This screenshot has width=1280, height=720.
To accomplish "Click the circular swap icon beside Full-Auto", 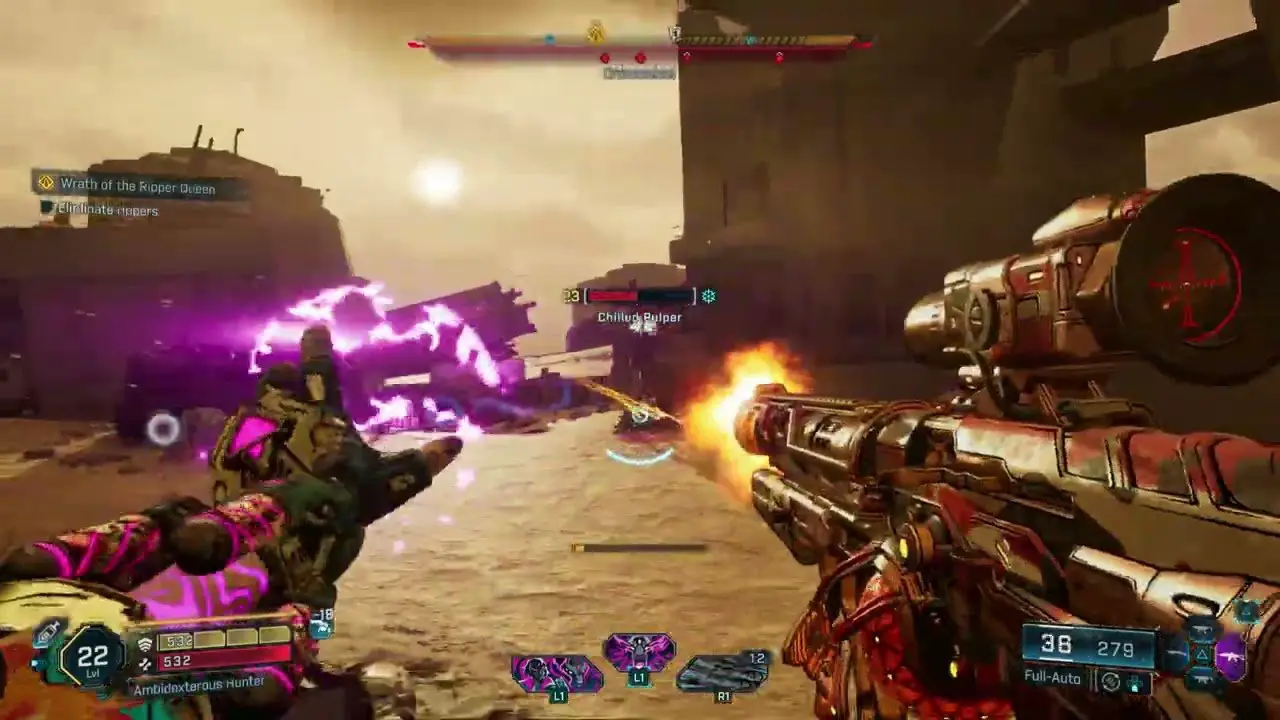I will [1110, 681].
